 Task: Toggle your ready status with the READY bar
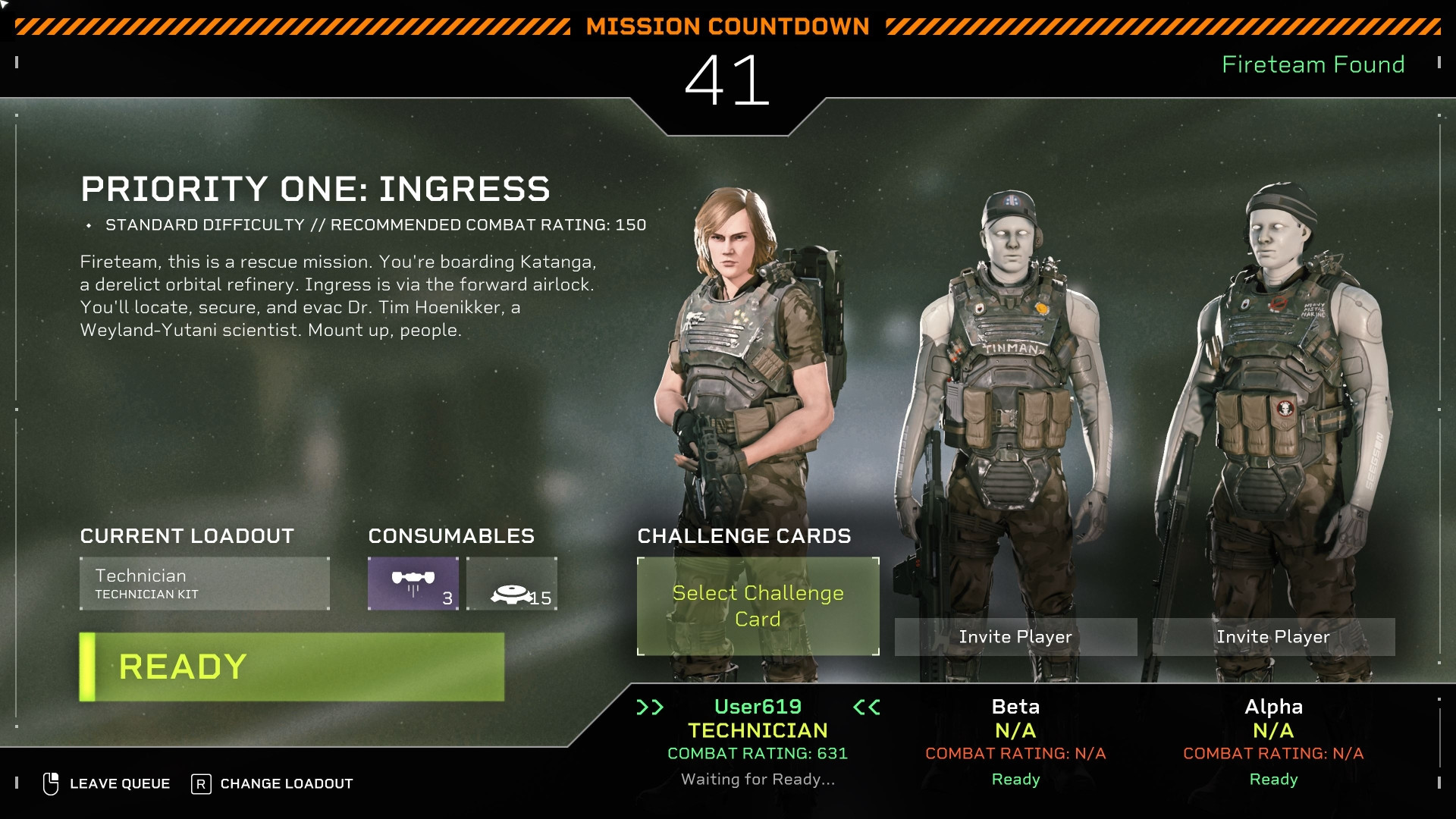pyautogui.click(x=291, y=666)
